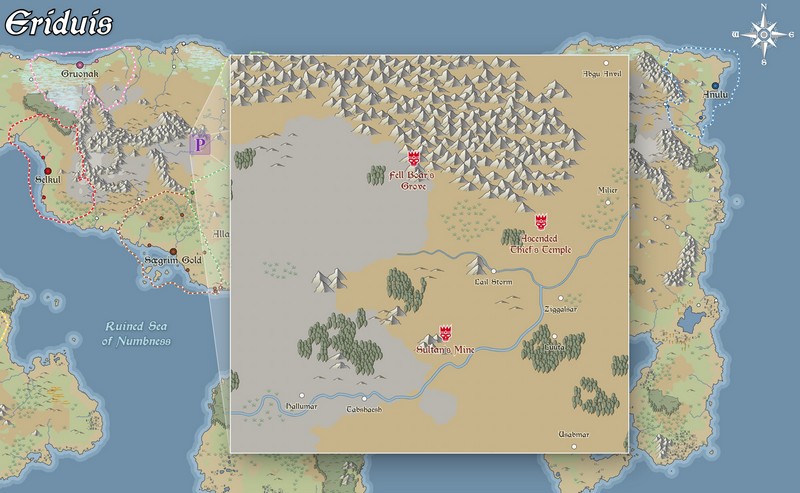
Task: Choose the Hallumar town marker
Action: pos(301,395)
